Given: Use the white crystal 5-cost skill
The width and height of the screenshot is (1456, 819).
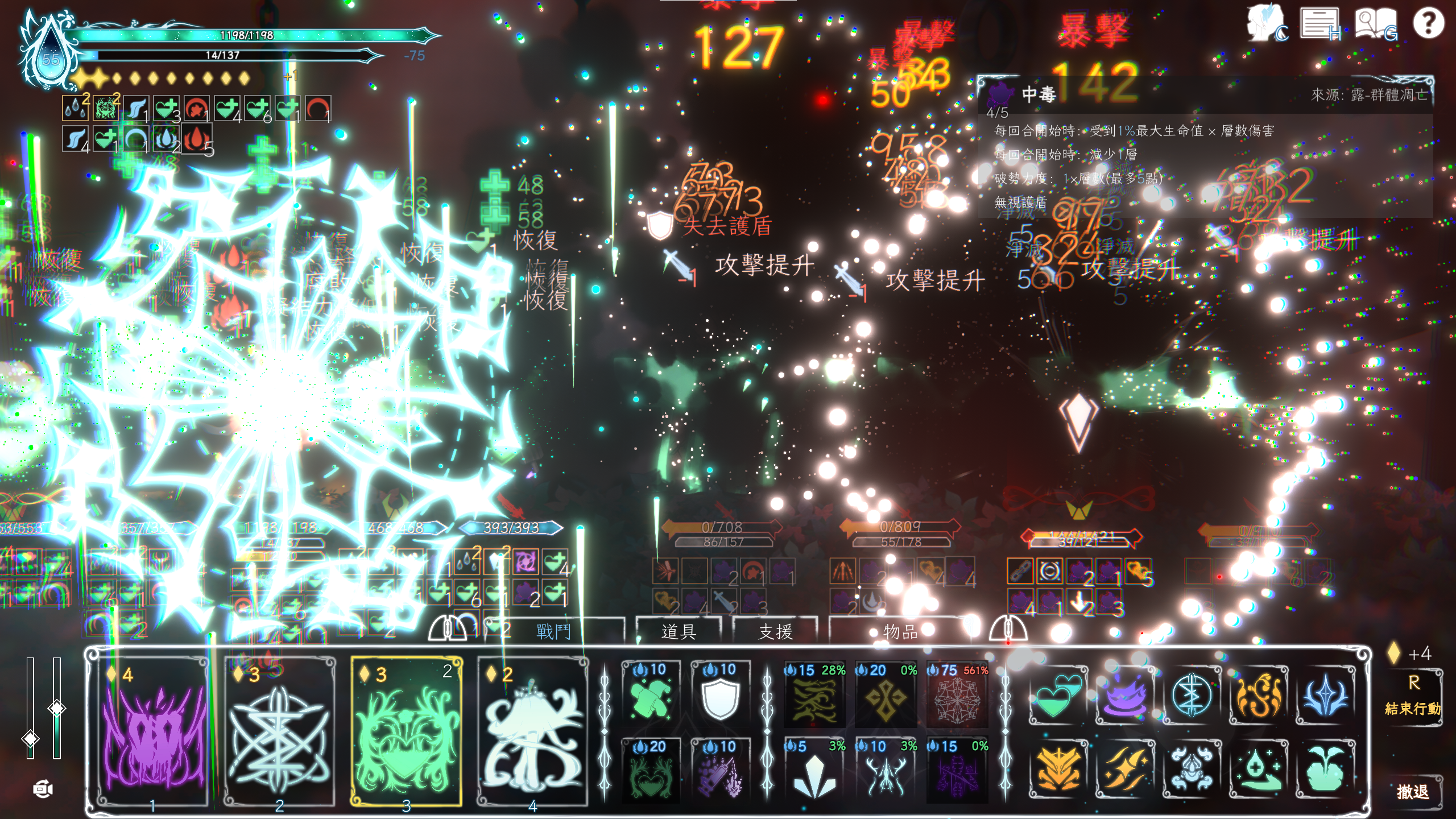Looking at the screenshot, I should click(814, 771).
